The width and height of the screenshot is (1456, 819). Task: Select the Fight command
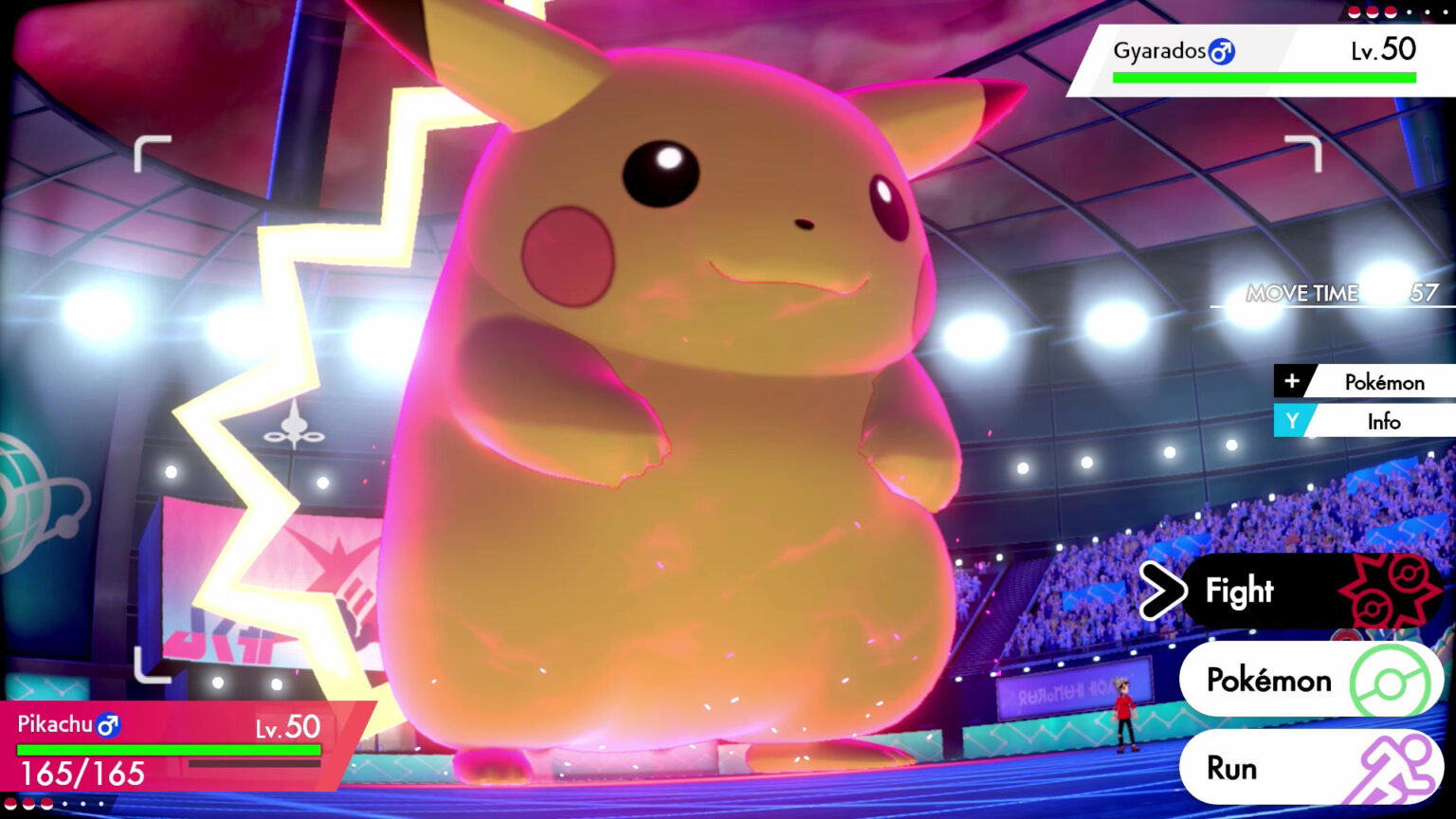pyautogui.click(x=1237, y=591)
